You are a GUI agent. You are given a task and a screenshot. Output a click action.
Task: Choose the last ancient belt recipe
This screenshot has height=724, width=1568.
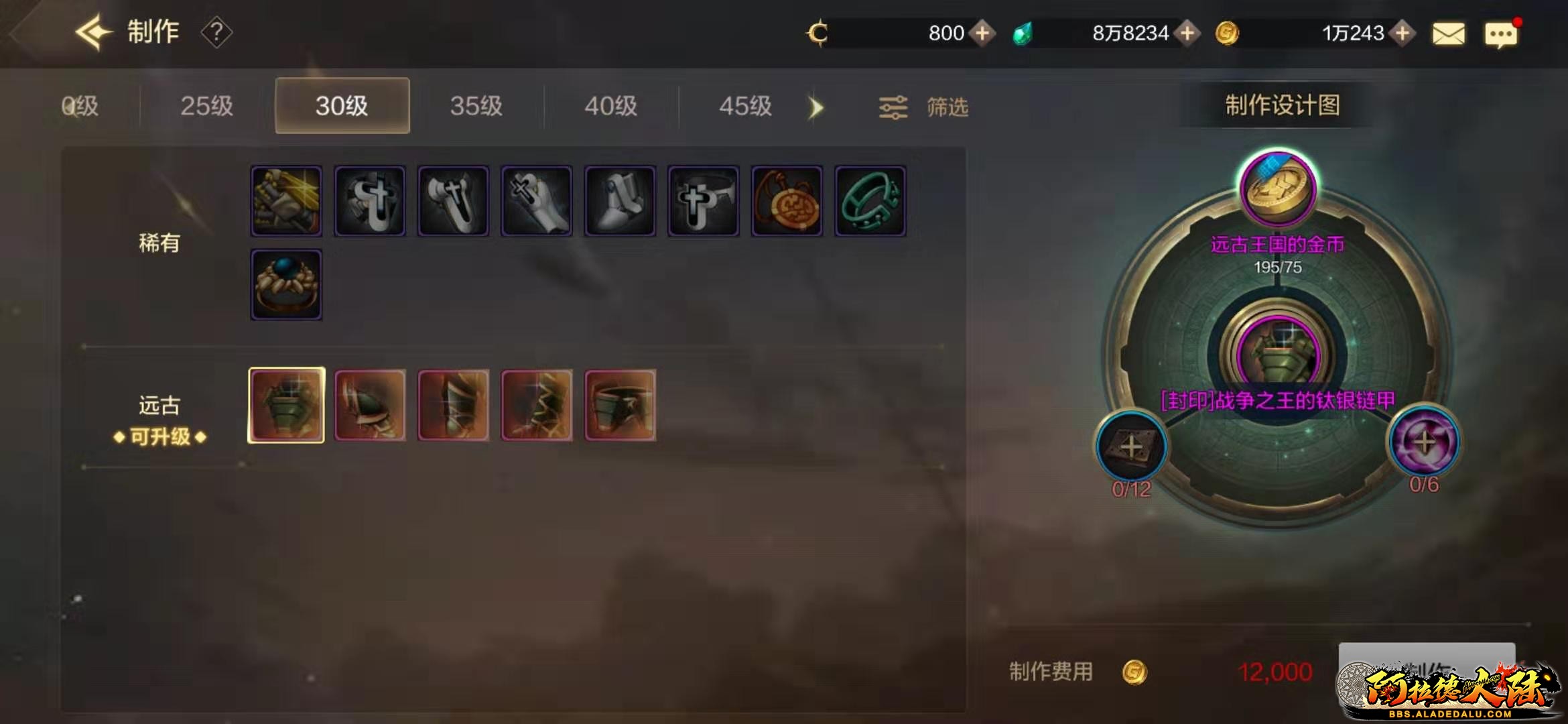tap(620, 405)
